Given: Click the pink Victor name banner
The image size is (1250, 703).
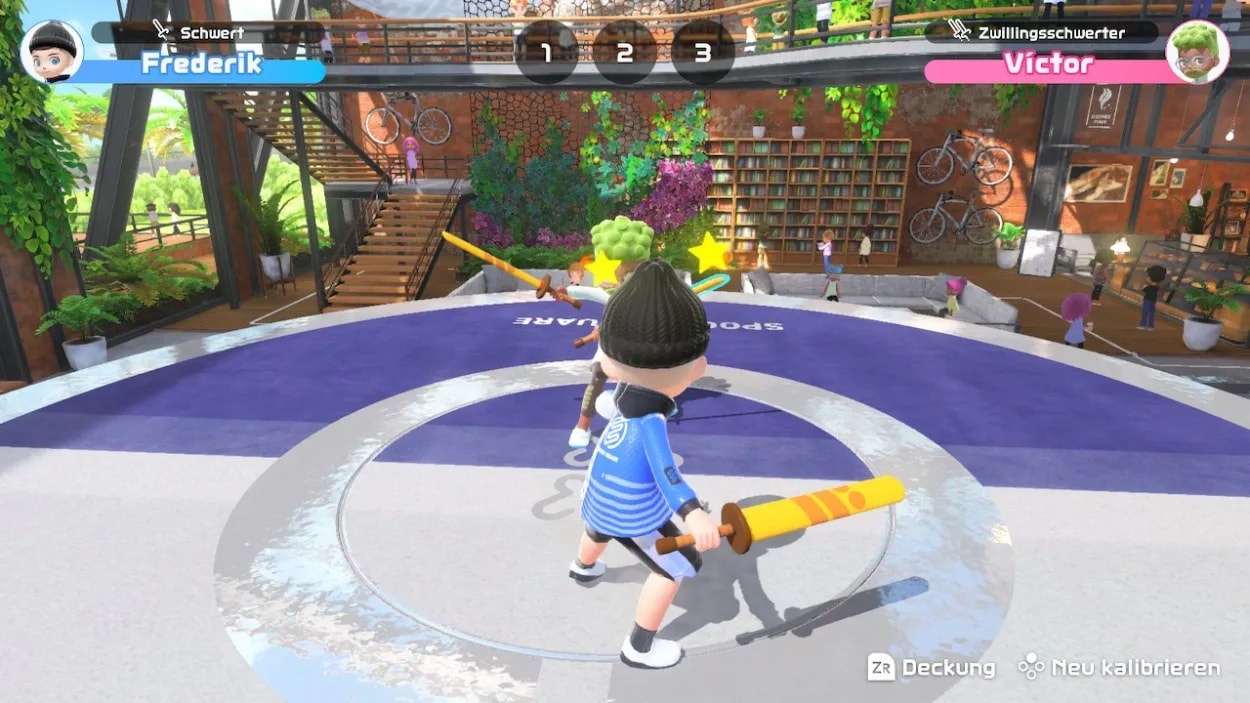Looking at the screenshot, I should click(1048, 66).
